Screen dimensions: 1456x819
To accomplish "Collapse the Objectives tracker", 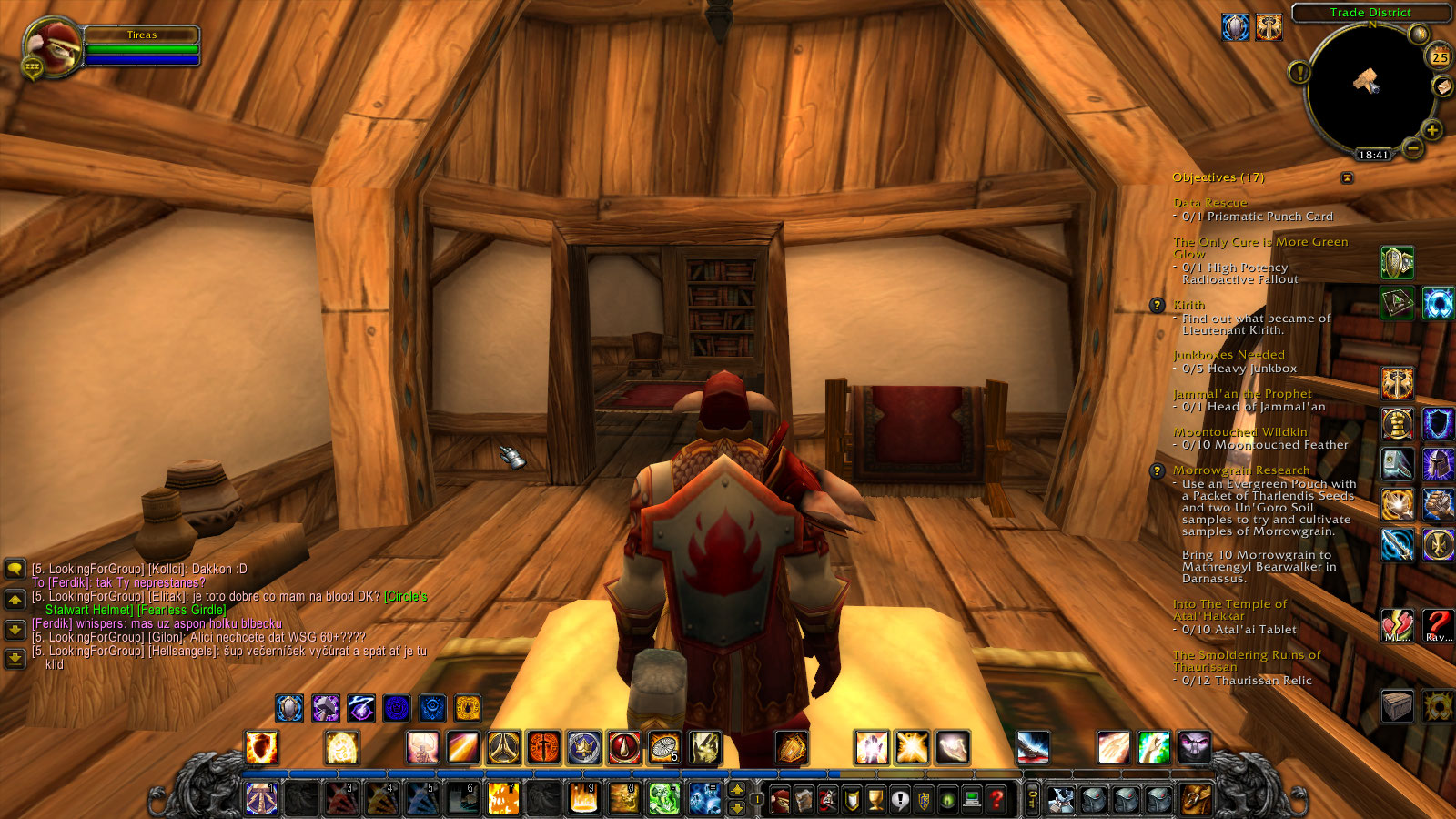I will pos(1347,177).
